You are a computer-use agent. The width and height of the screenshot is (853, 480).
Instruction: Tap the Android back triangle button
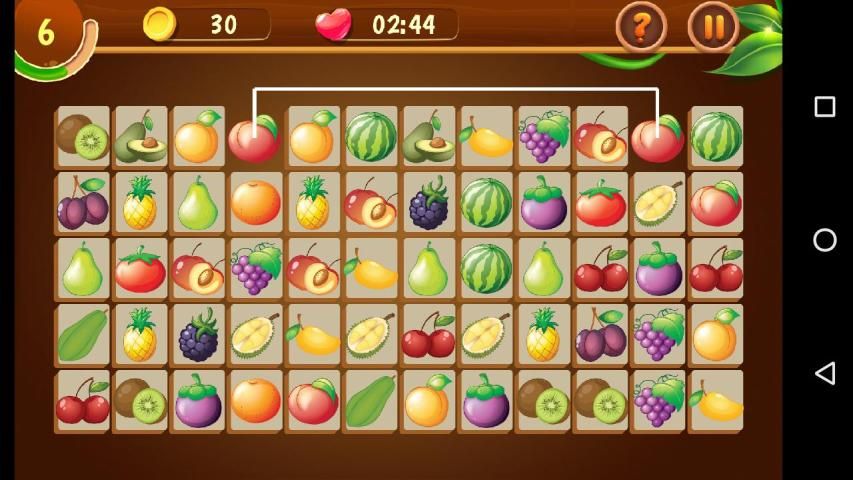(825, 373)
